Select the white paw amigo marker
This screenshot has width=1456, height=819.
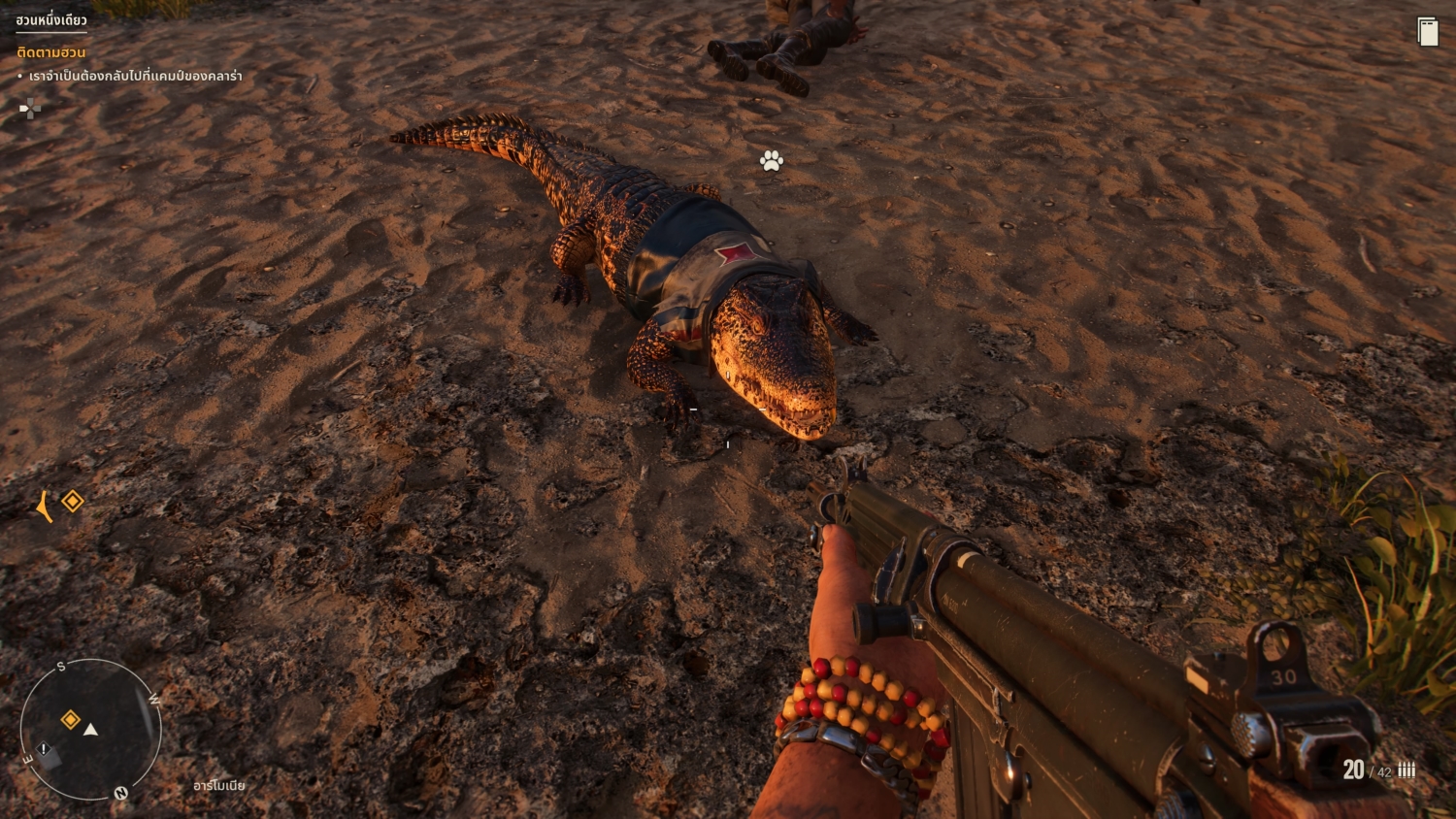[772, 160]
